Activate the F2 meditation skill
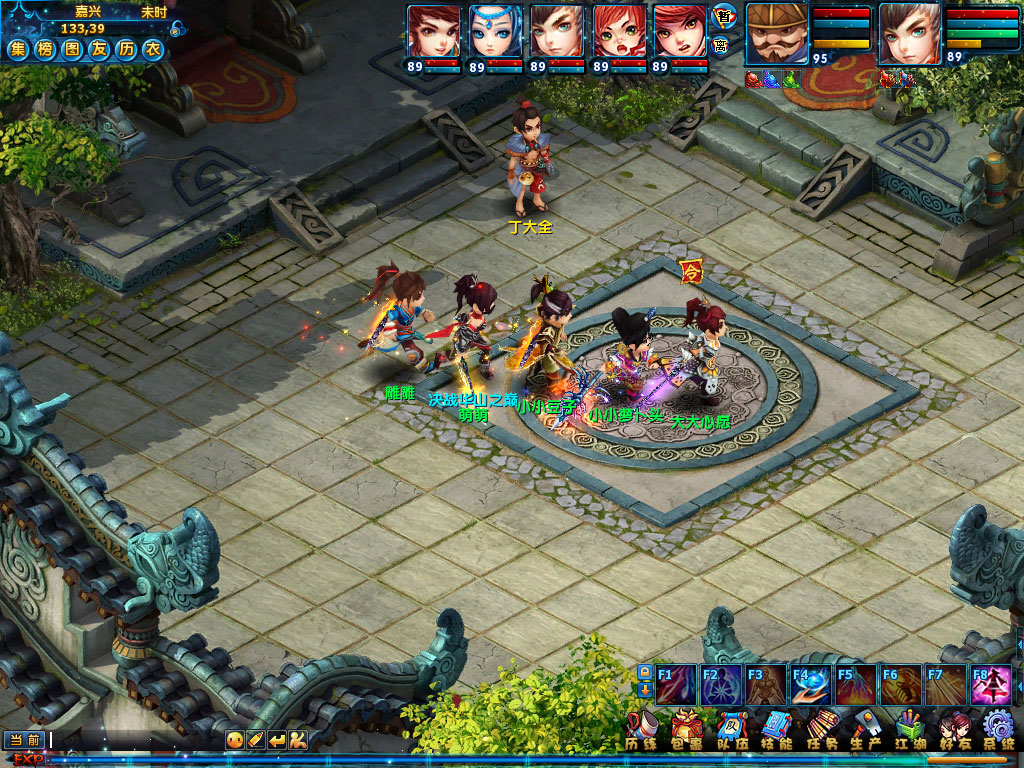Image resolution: width=1024 pixels, height=768 pixels. [721, 685]
